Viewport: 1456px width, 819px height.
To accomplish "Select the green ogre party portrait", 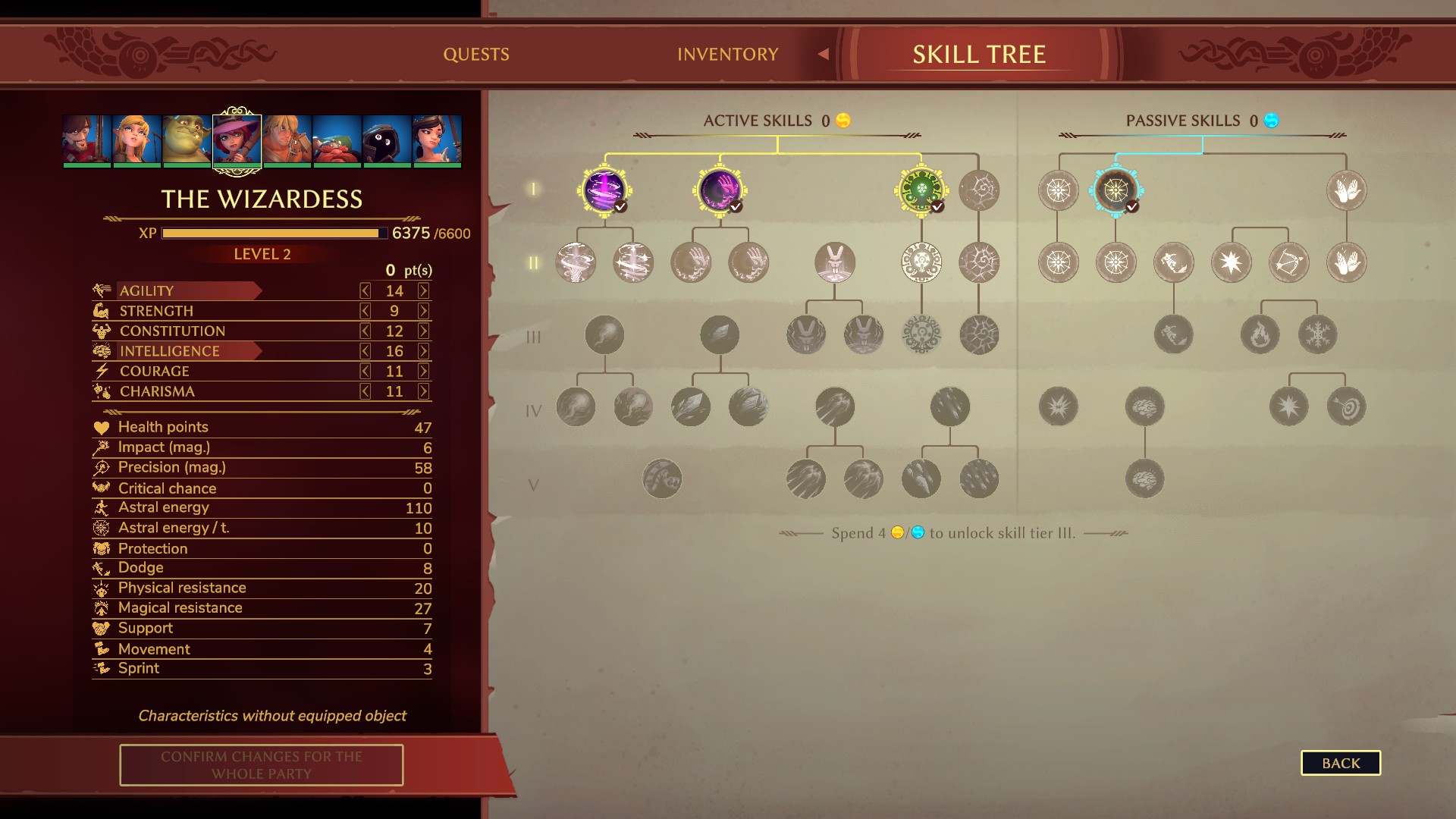I will [x=187, y=140].
